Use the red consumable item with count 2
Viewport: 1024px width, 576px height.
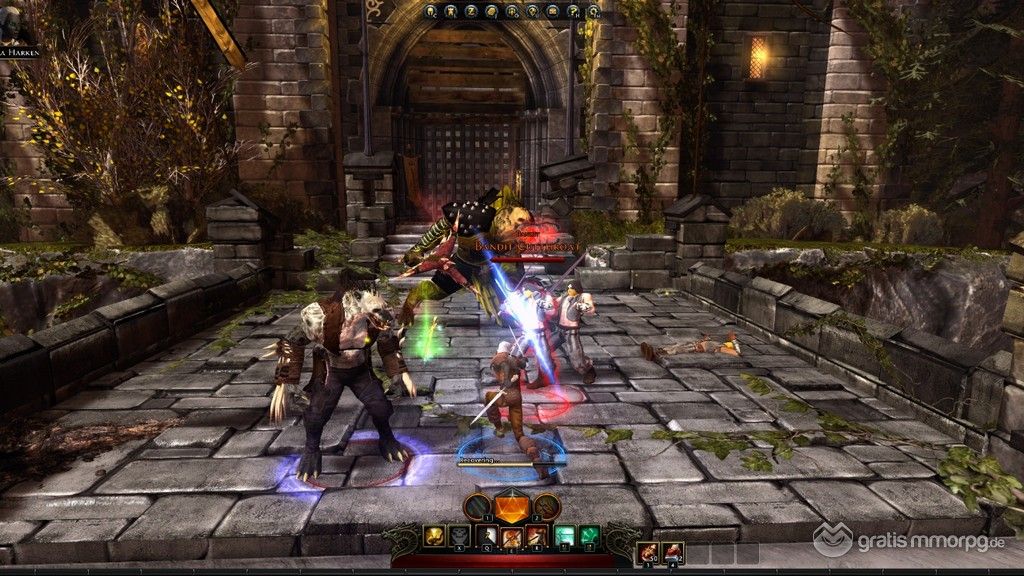pyautogui.click(x=673, y=550)
